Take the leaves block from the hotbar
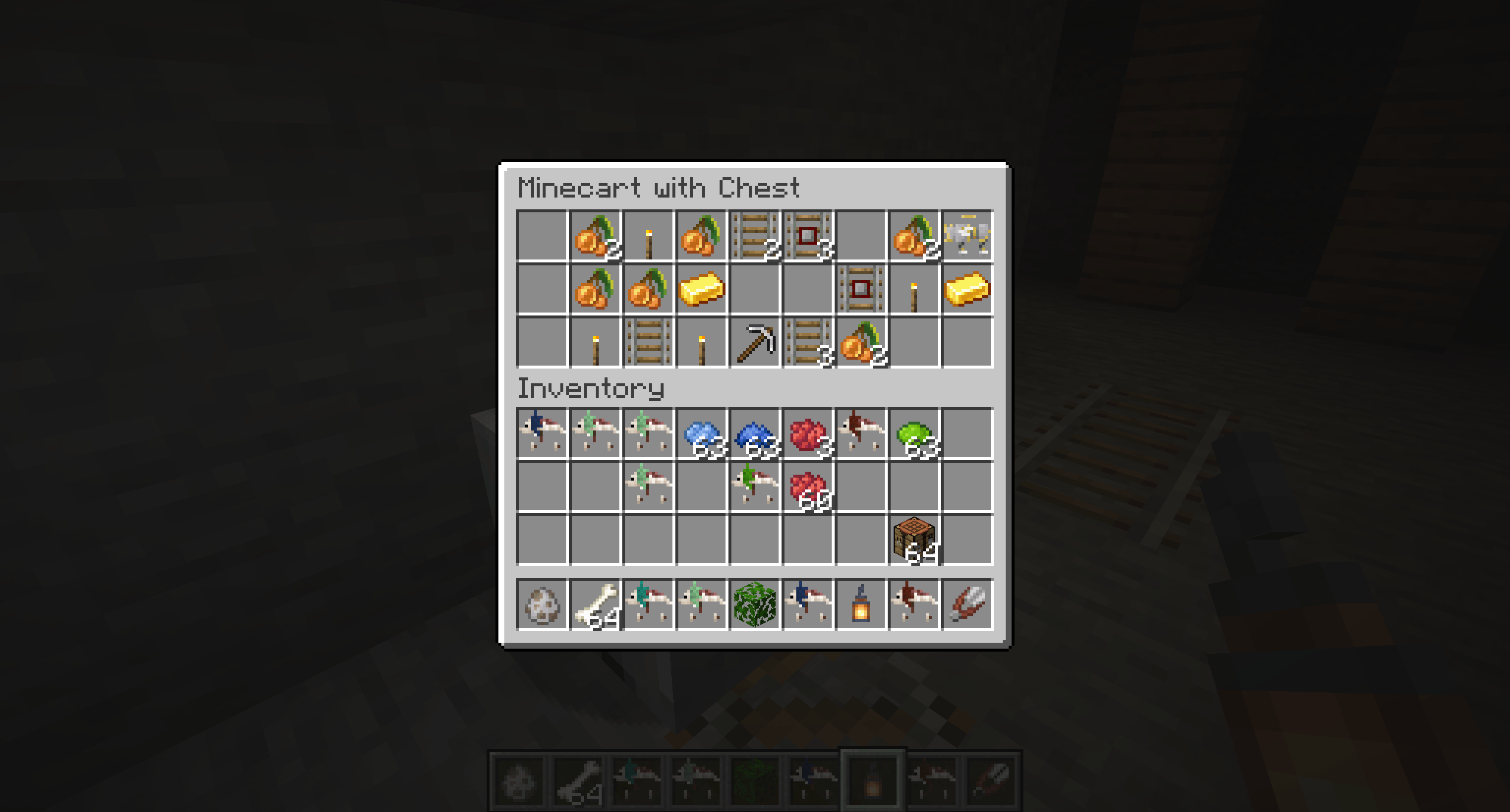 coord(756,603)
